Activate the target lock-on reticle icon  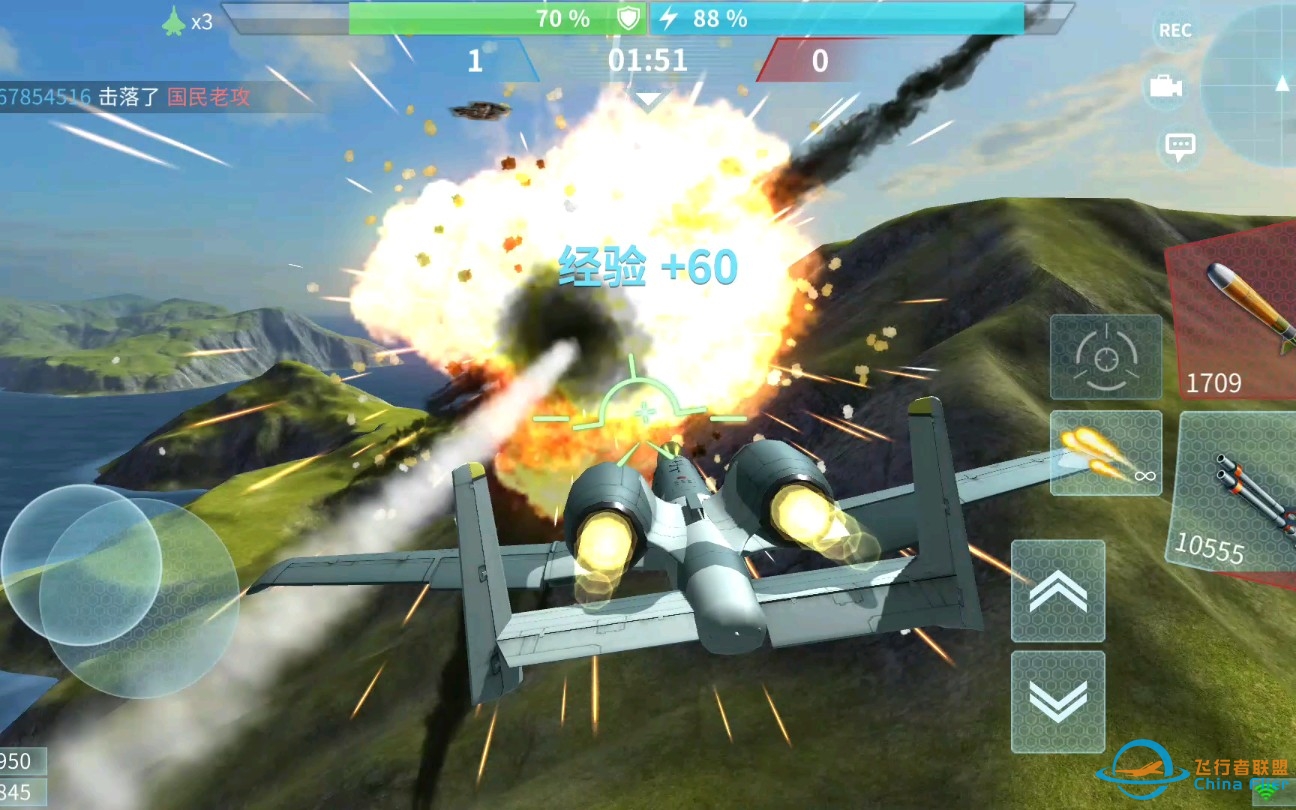[x=1105, y=357]
